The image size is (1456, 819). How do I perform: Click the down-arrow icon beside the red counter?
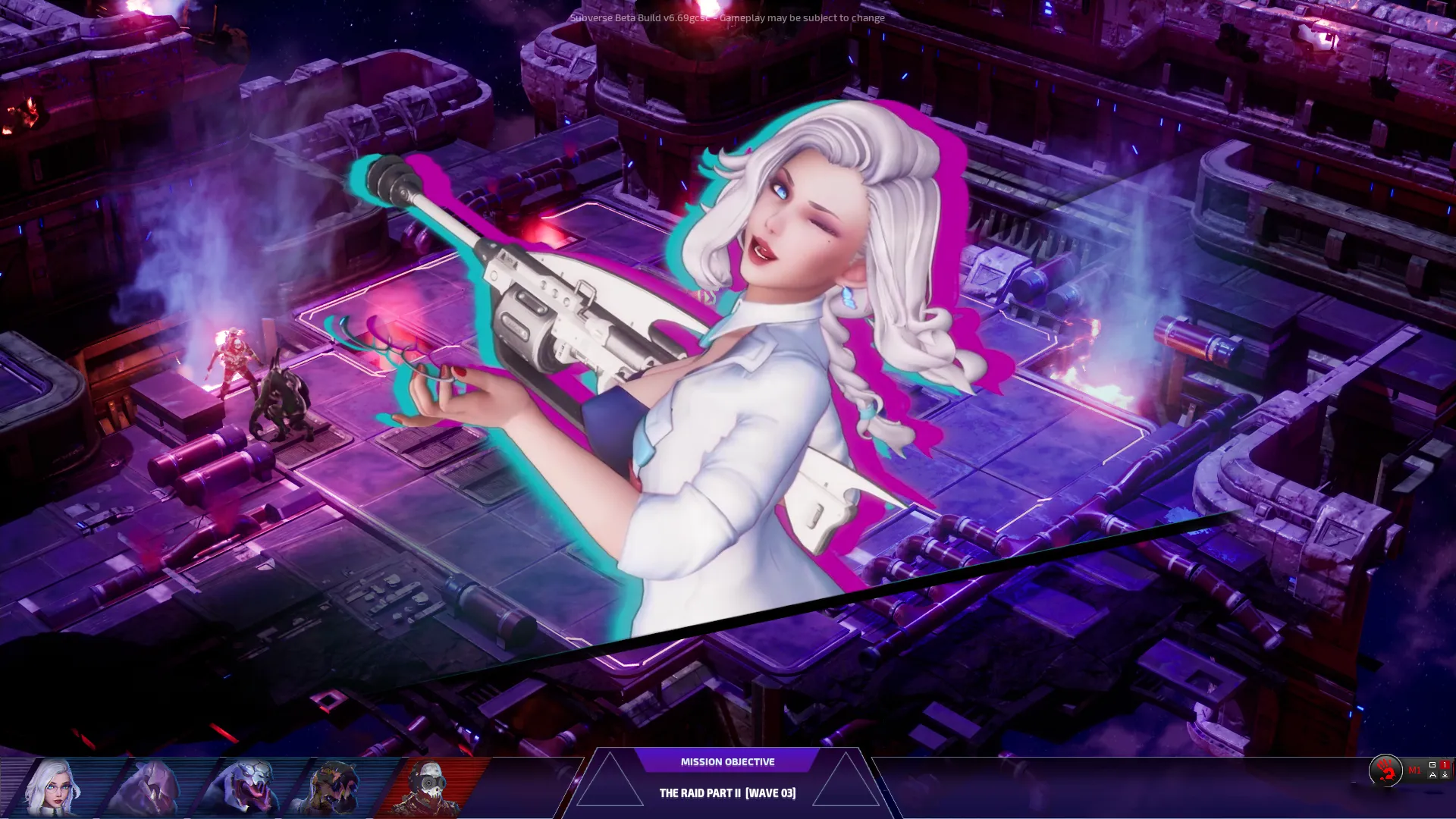click(x=1445, y=776)
